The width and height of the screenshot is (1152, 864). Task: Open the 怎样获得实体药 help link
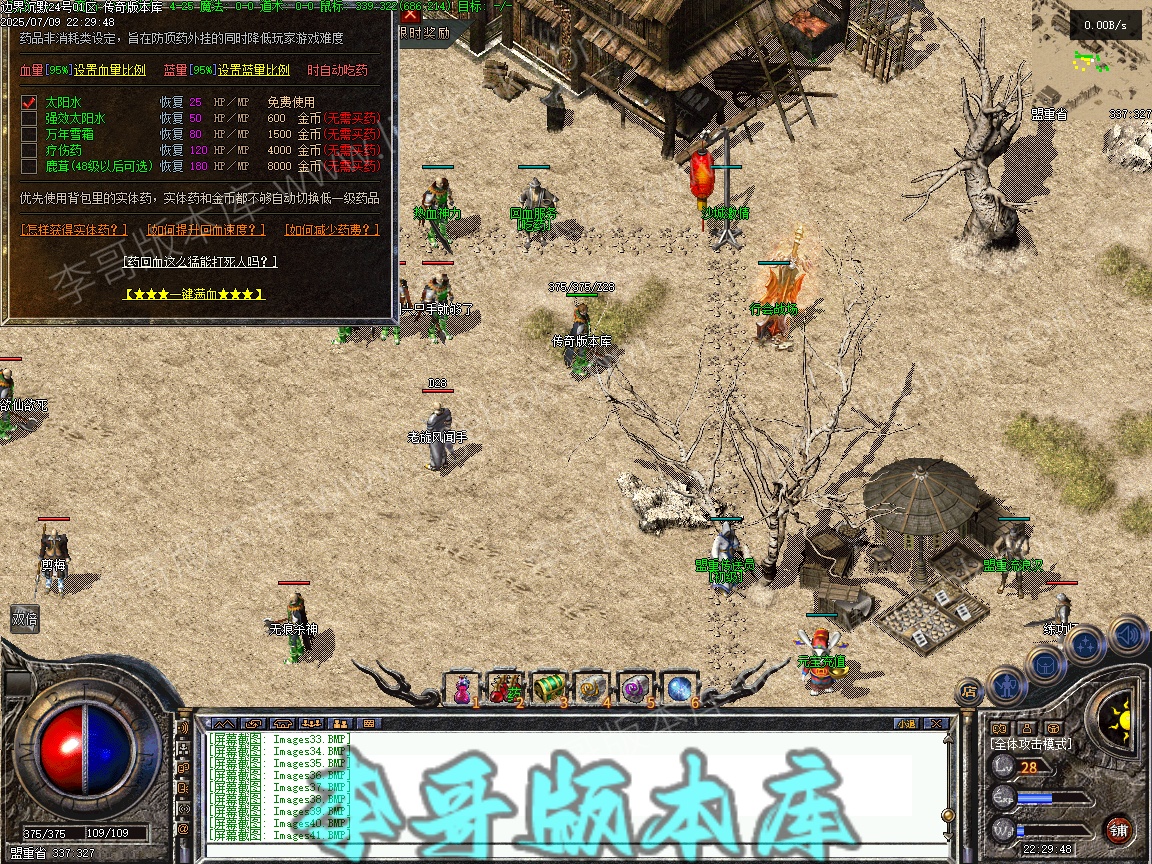(x=75, y=230)
